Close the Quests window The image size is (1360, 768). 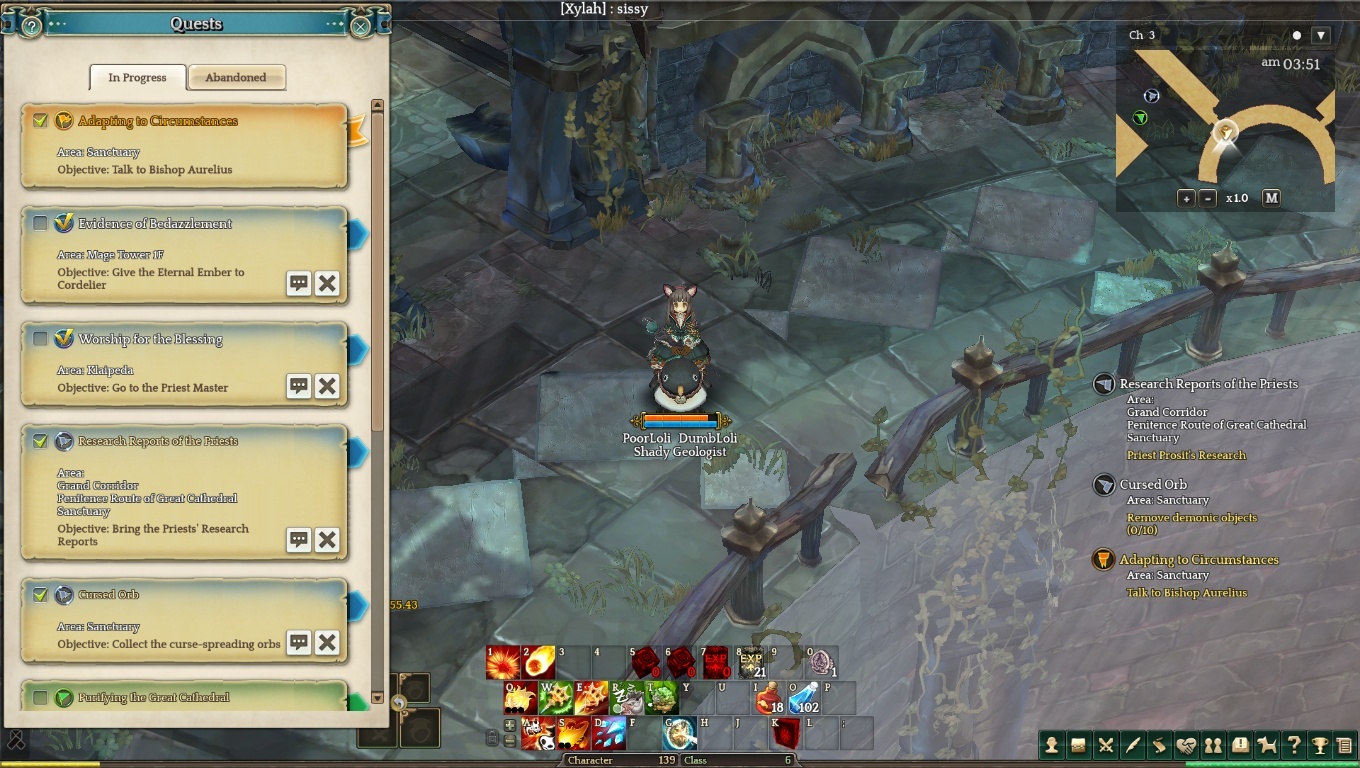[360, 26]
